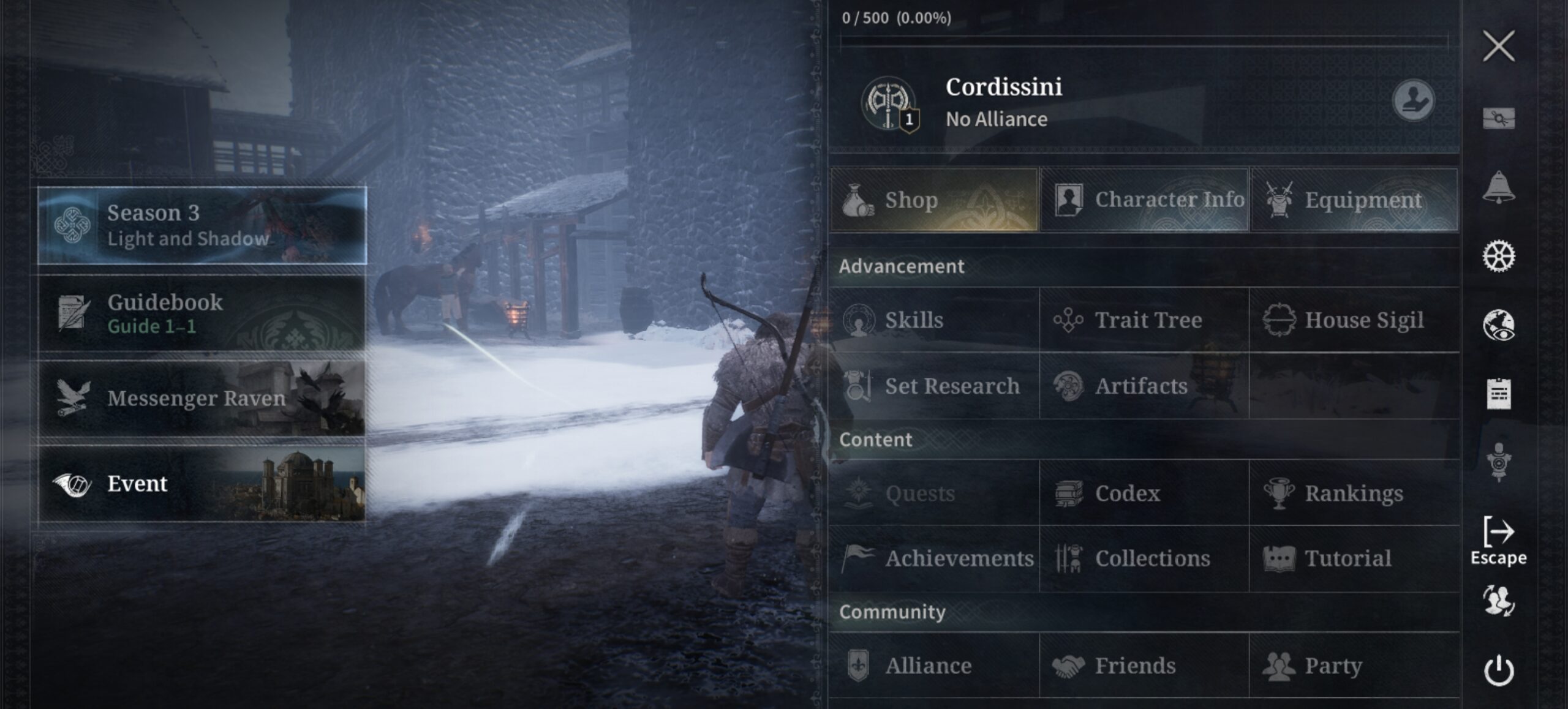Open Set Research

tap(934, 386)
